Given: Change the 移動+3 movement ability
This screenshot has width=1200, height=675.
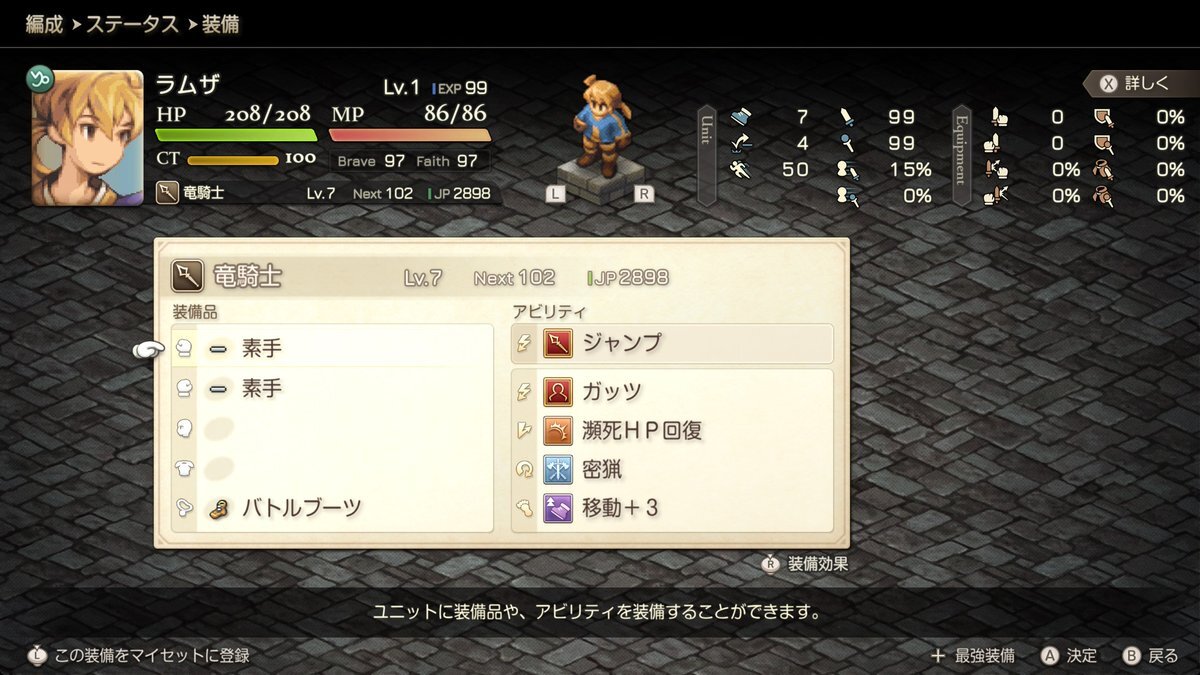Looking at the screenshot, I should click(672, 508).
